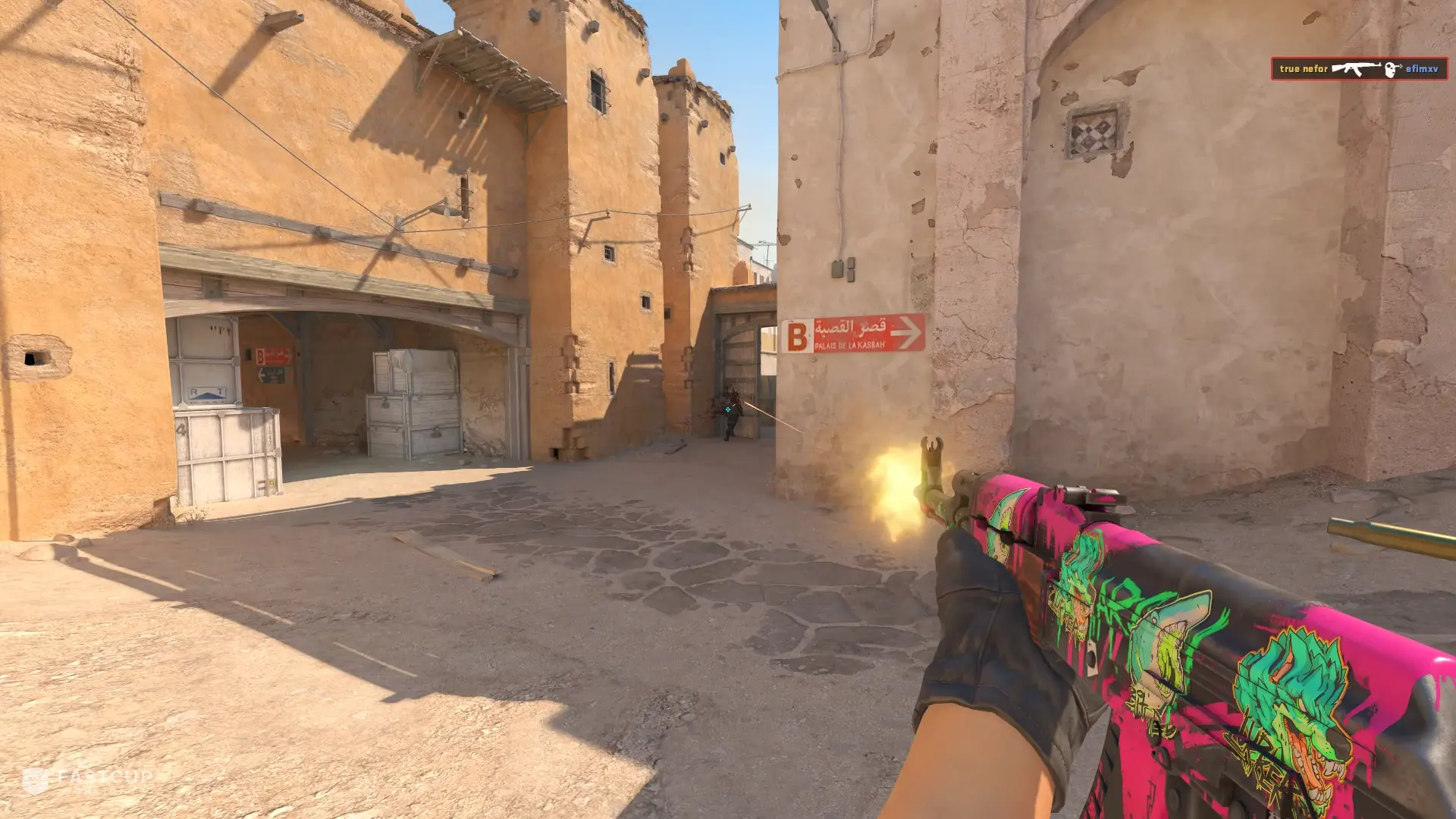Select the efimxv name in the killfeed
The width and height of the screenshot is (1456, 819).
coord(1421,69)
